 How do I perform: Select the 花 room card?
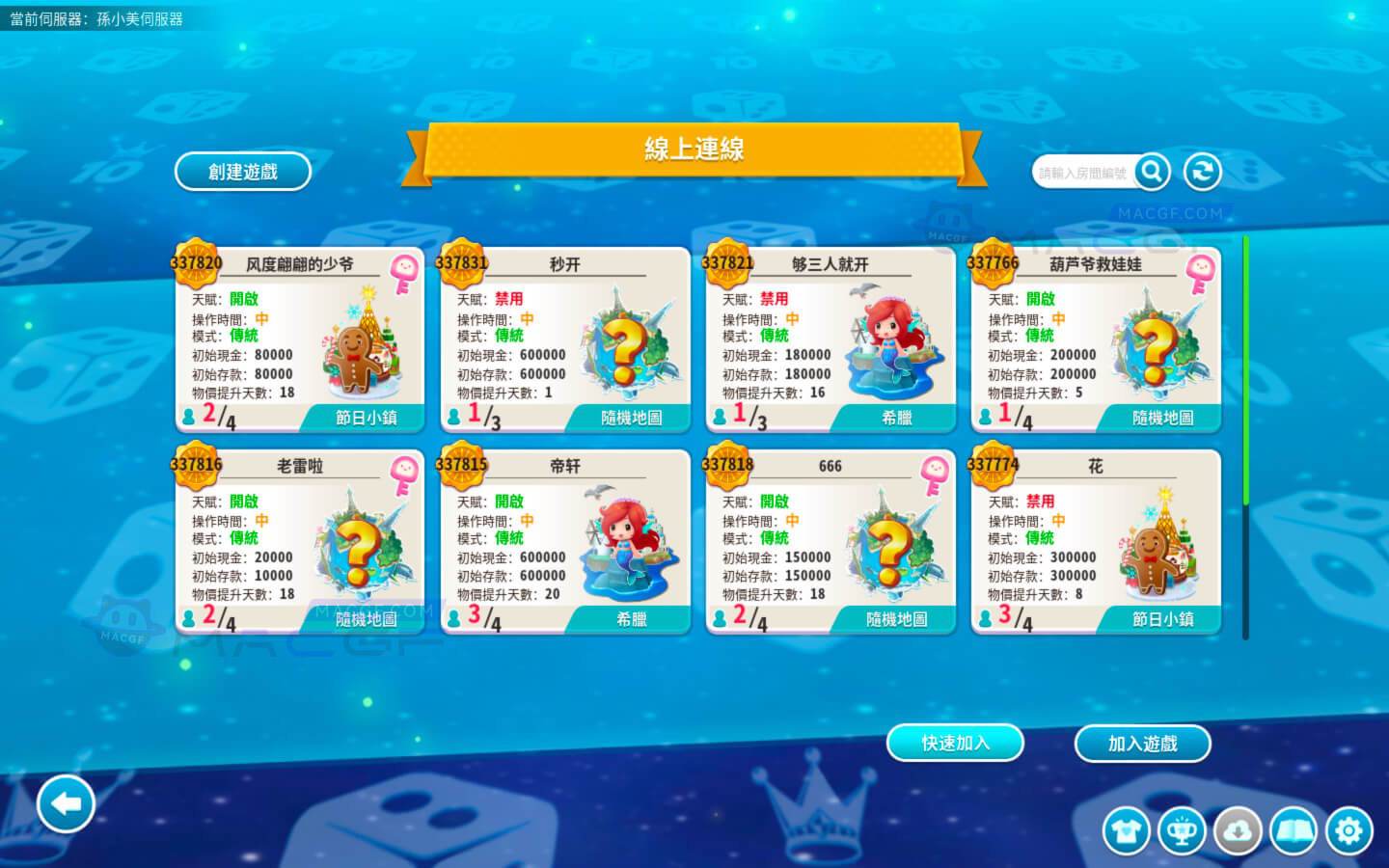[1095, 540]
